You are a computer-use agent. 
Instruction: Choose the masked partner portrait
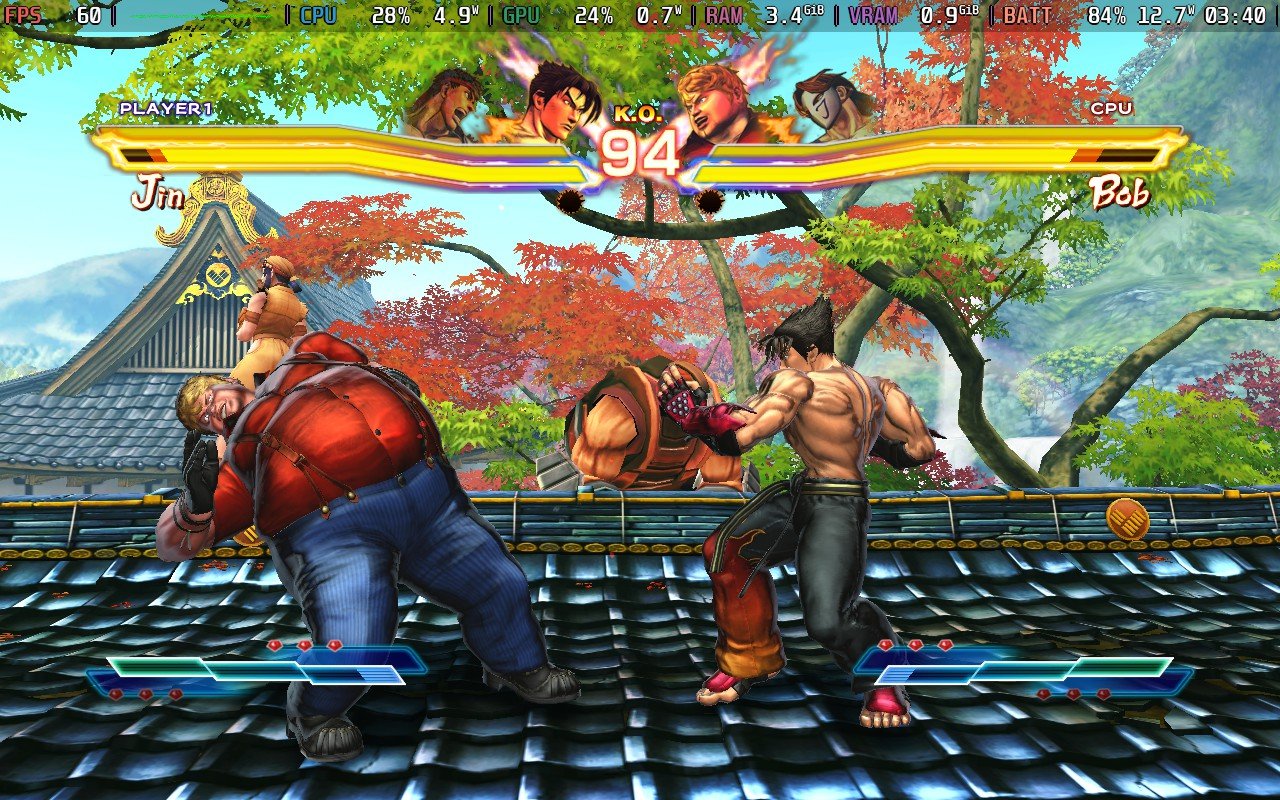click(x=829, y=103)
